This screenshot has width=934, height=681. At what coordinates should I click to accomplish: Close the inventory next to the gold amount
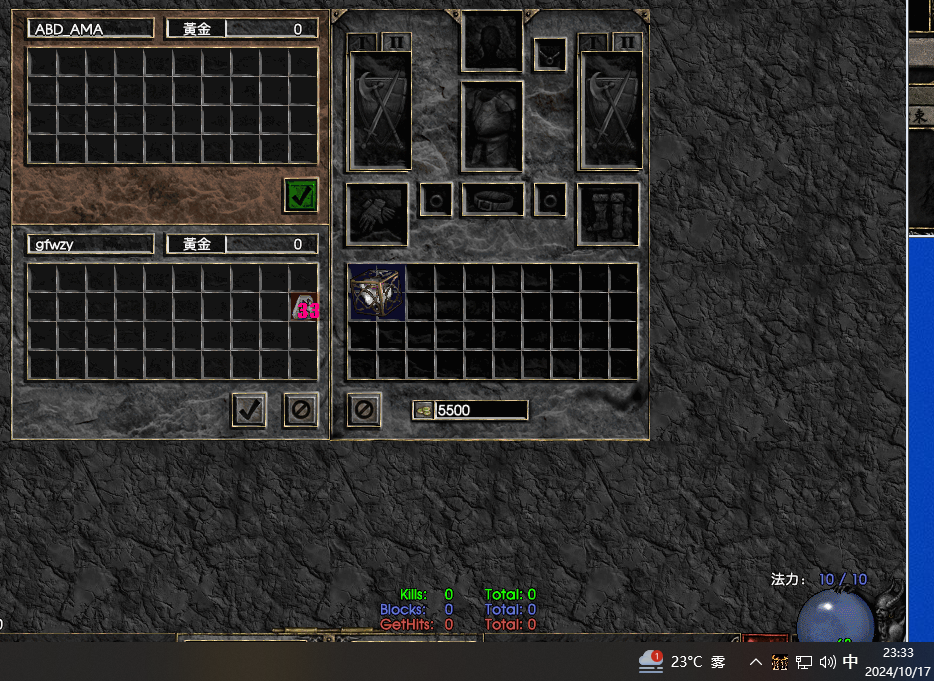(x=364, y=409)
